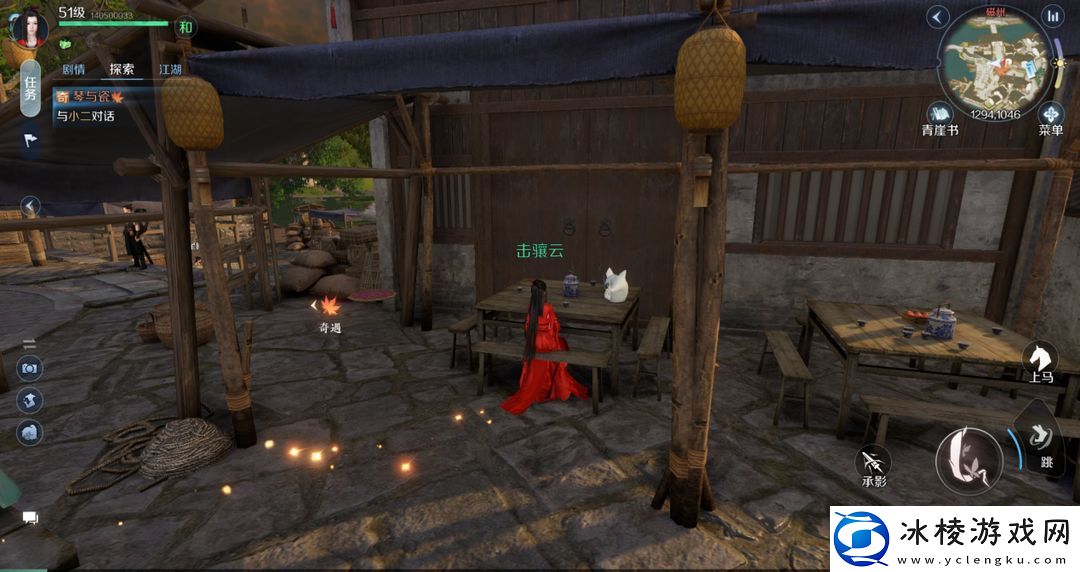Select the 奇遇 maple leaf marker

[329, 308]
